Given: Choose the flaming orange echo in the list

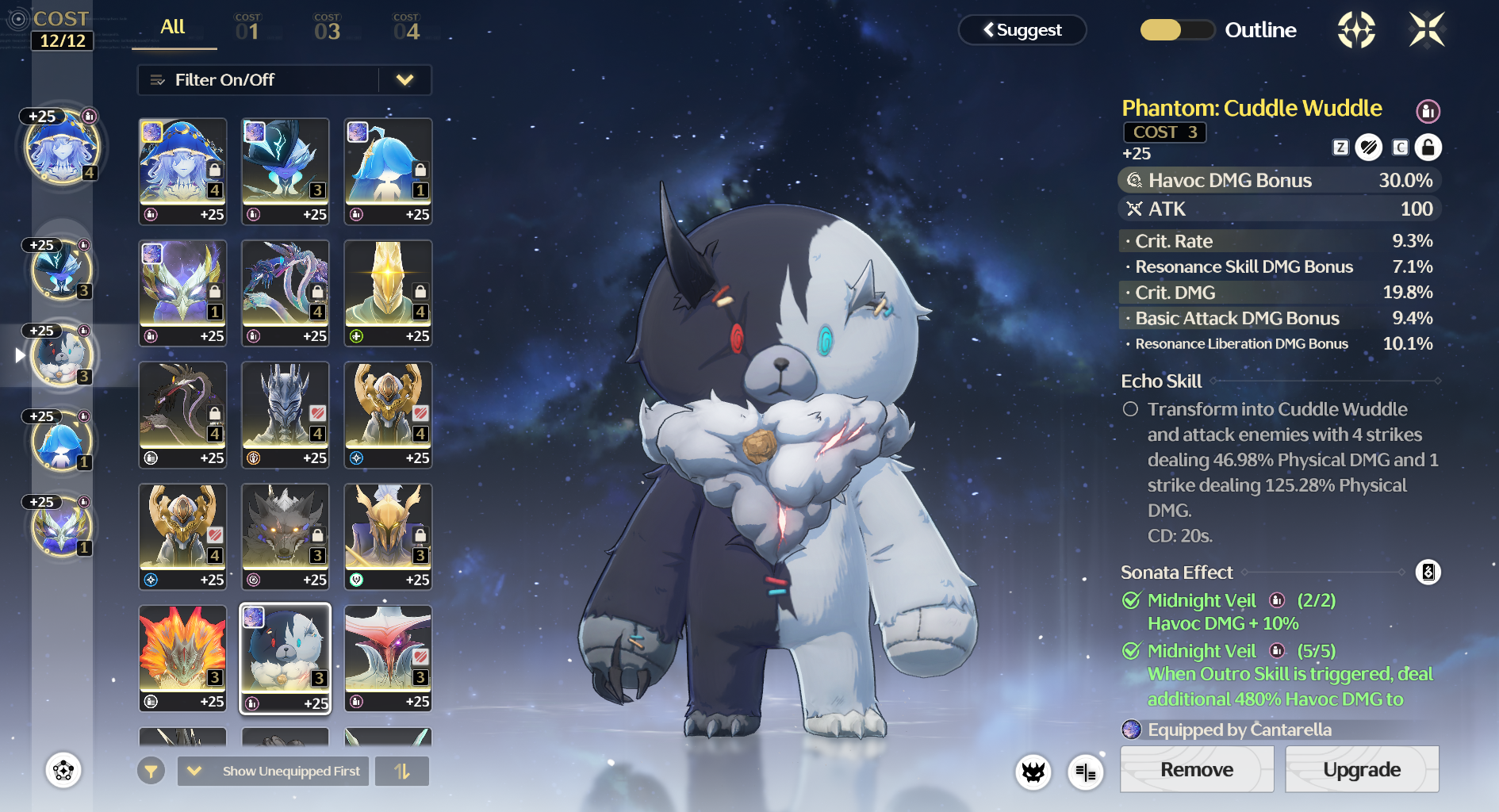Looking at the screenshot, I should click(182, 657).
